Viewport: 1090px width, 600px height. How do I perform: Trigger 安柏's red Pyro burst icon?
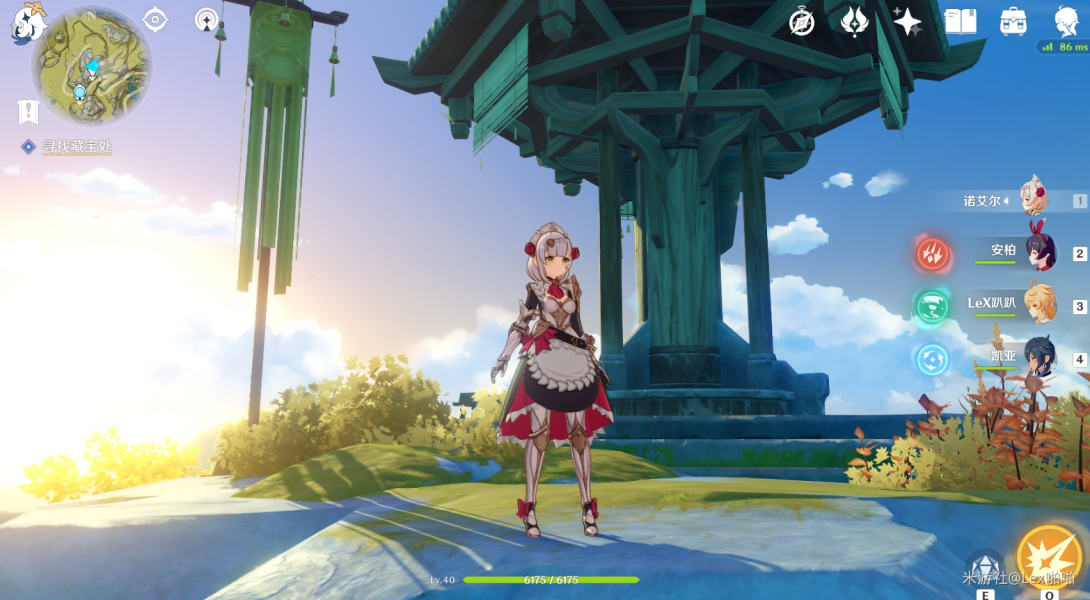tap(933, 253)
